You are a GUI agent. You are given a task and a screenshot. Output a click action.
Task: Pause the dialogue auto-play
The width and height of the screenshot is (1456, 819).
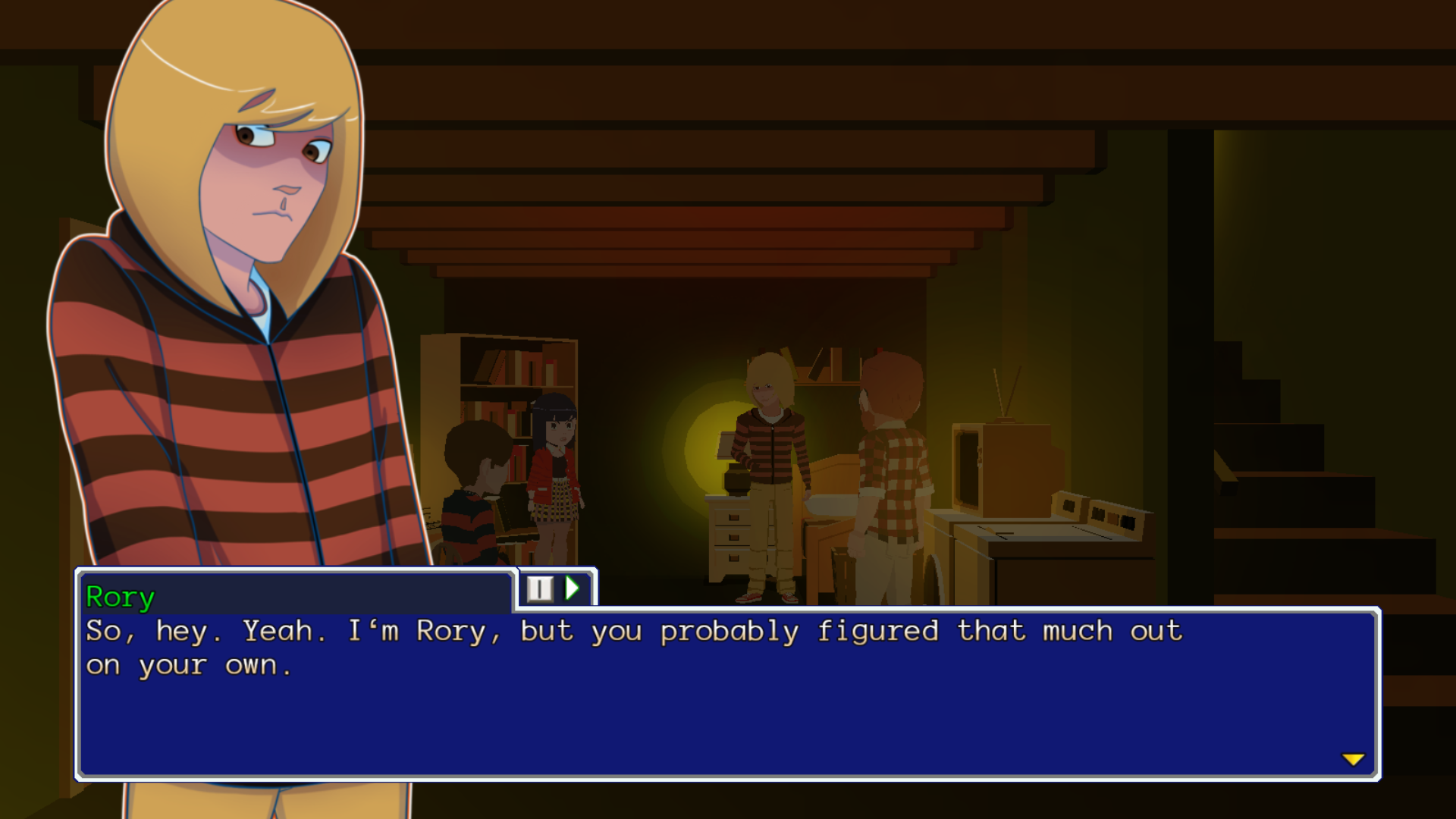(x=540, y=588)
